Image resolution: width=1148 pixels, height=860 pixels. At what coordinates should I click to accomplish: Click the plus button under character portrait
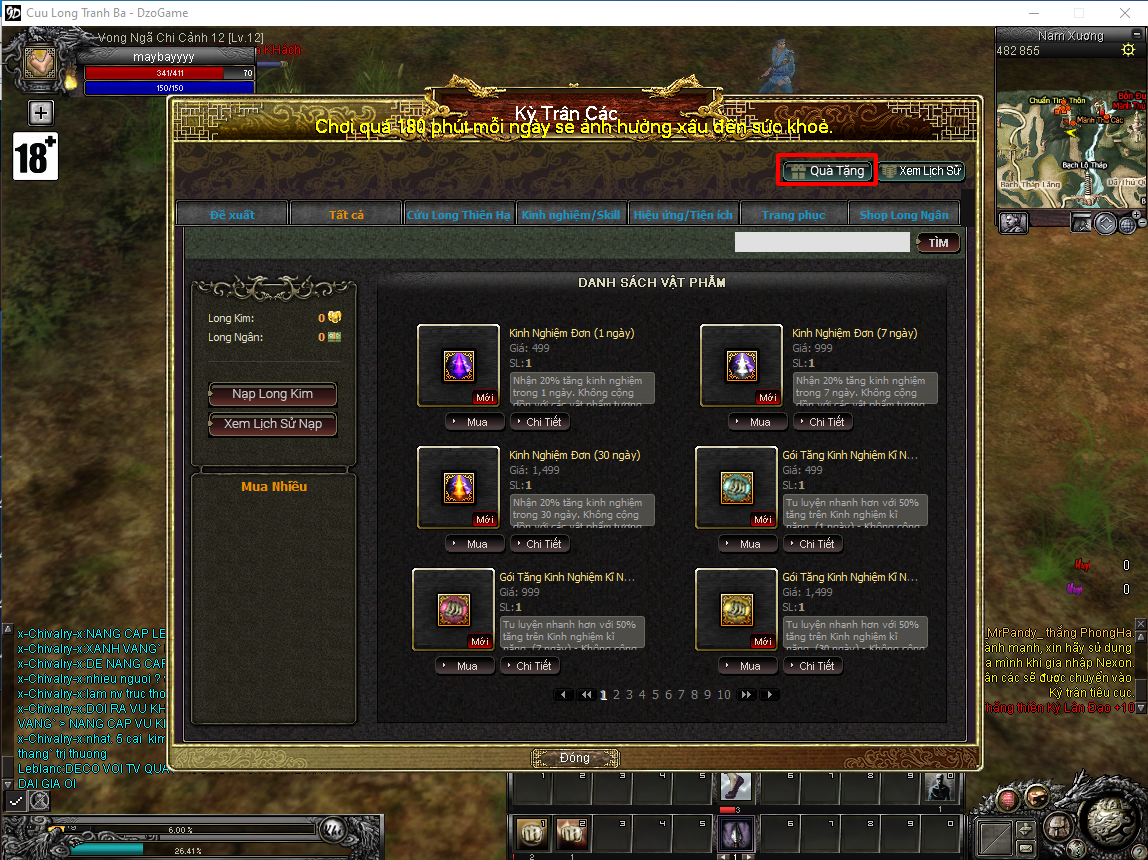(40, 111)
